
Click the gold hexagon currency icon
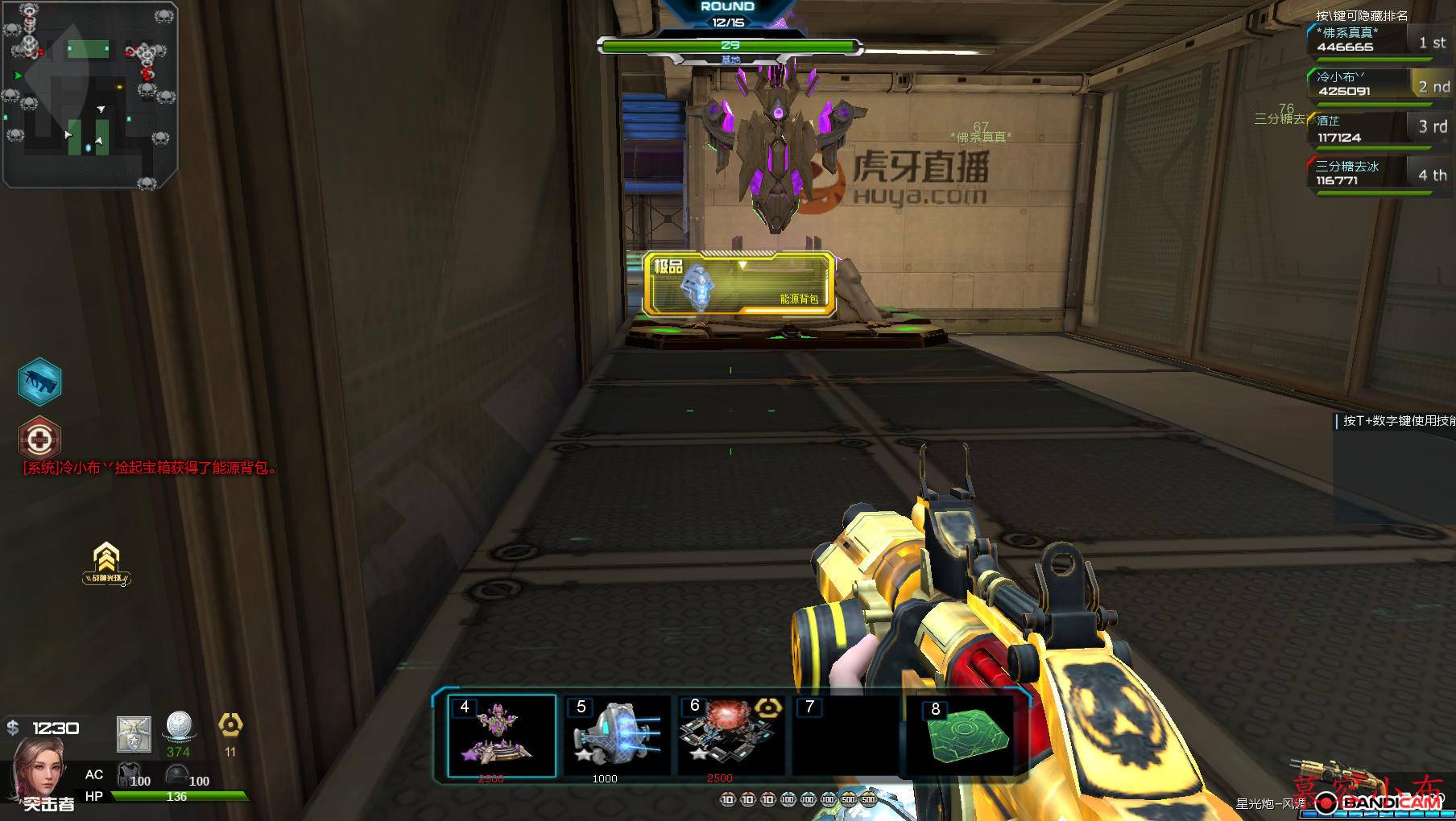pyautogui.click(x=230, y=726)
